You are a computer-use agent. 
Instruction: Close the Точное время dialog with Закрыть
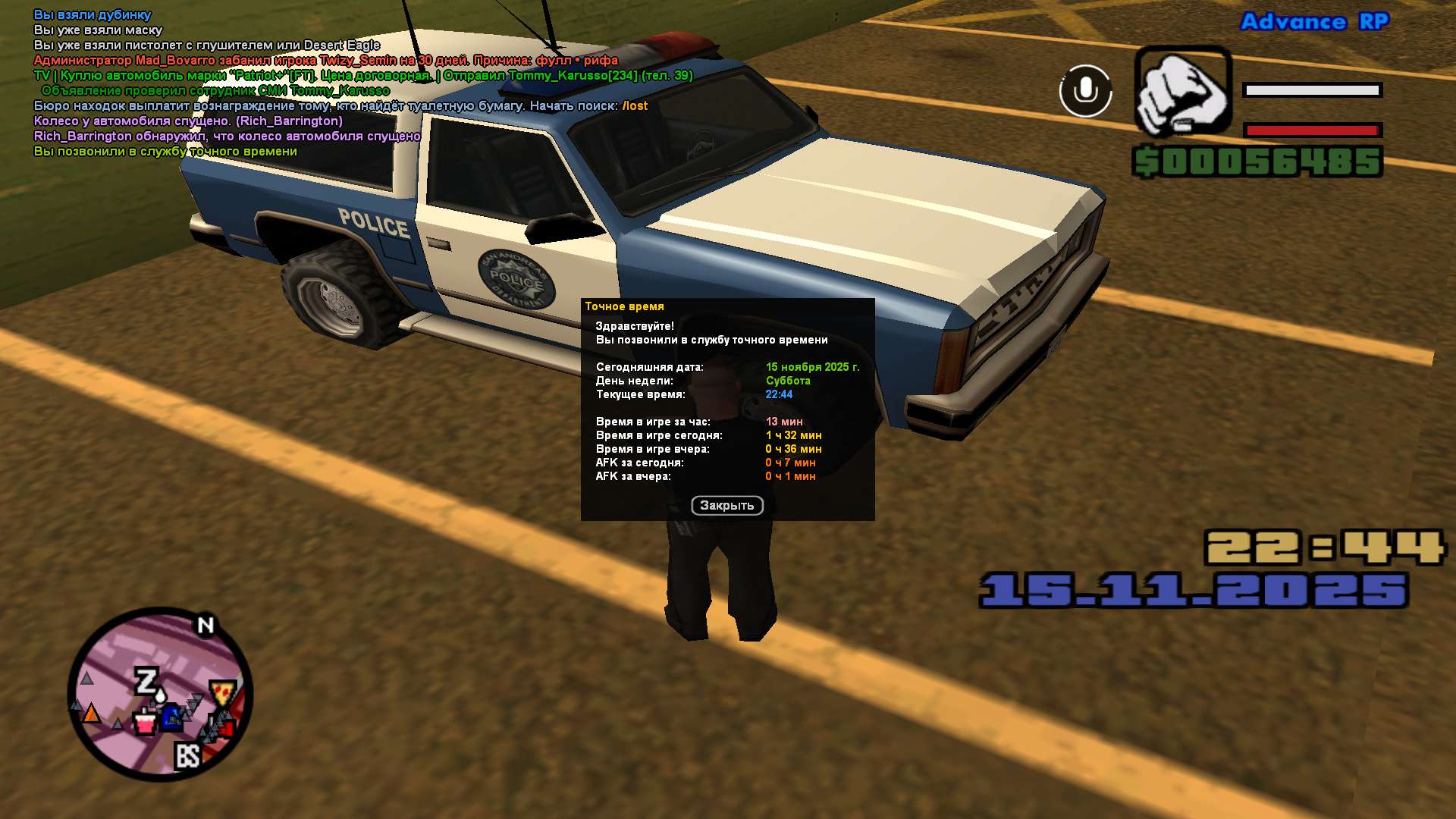[x=726, y=506]
